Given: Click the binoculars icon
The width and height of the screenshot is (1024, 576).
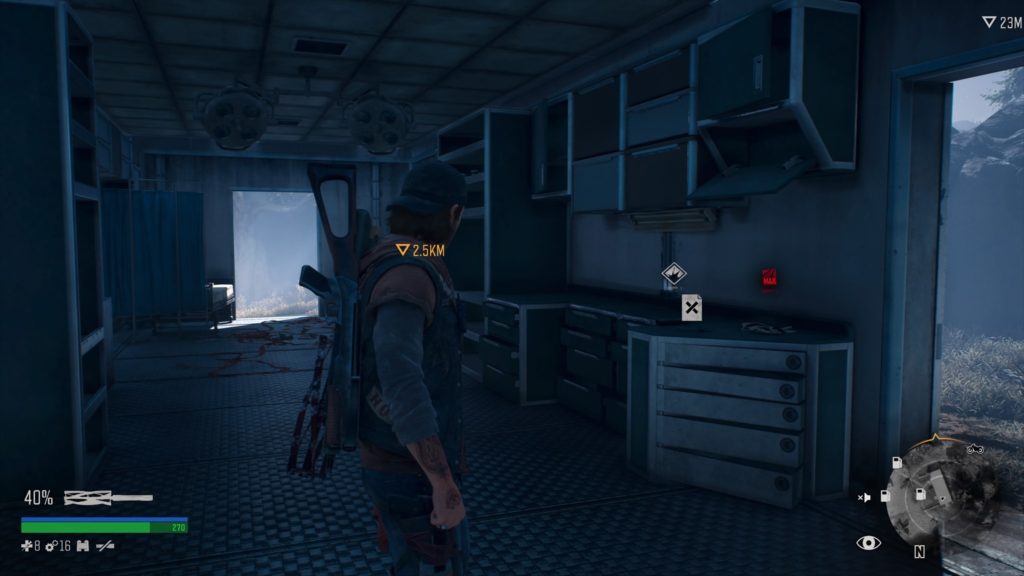Looking at the screenshot, I should 83,546.
